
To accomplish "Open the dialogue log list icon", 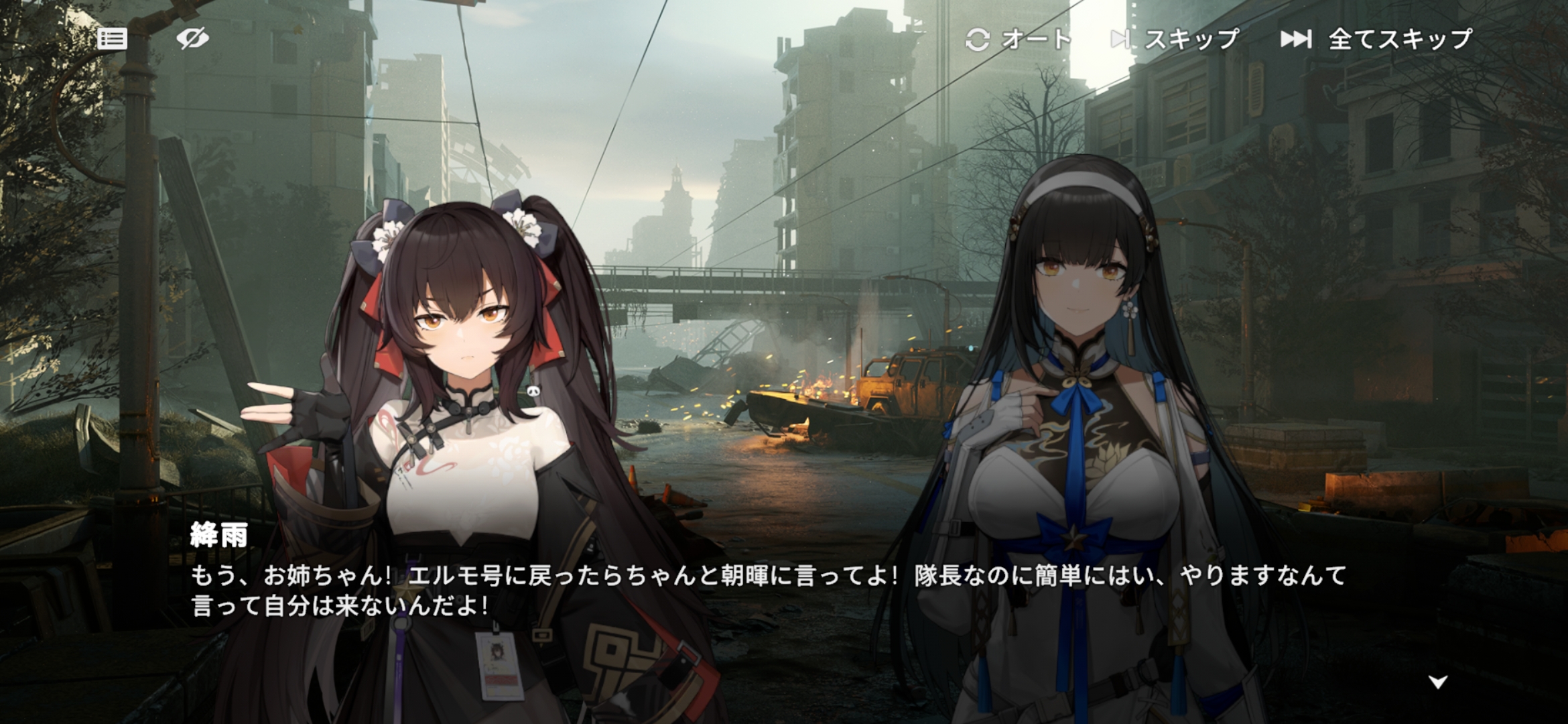I will pyautogui.click(x=112, y=39).
